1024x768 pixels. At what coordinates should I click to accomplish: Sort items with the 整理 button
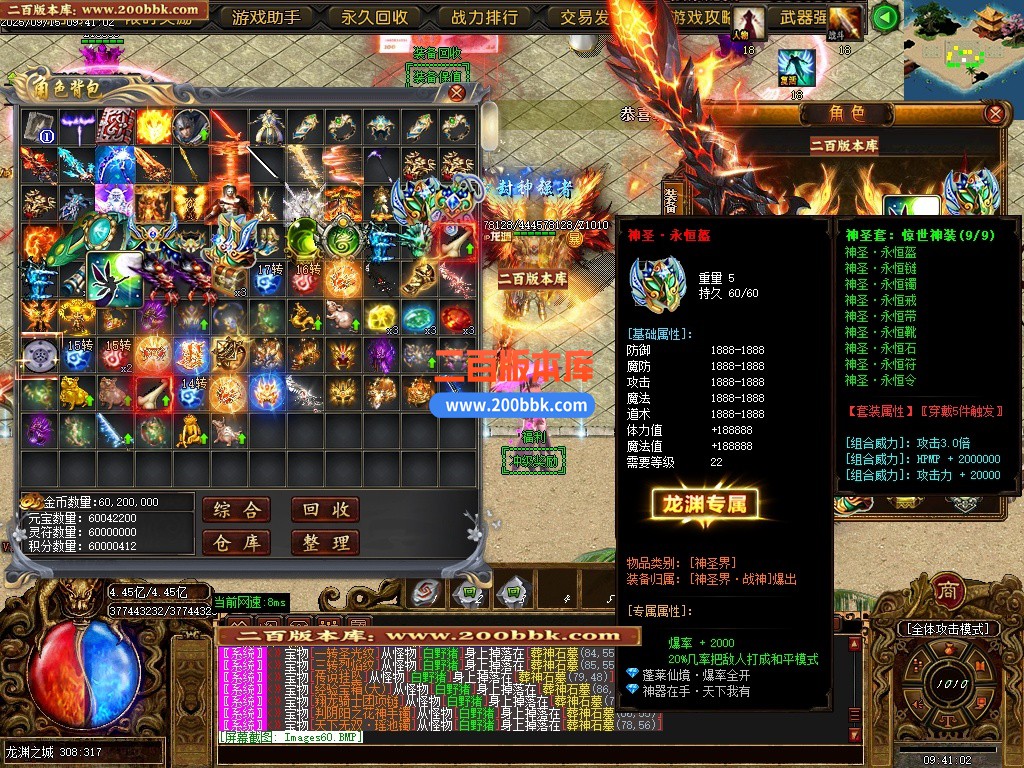click(325, 543)
